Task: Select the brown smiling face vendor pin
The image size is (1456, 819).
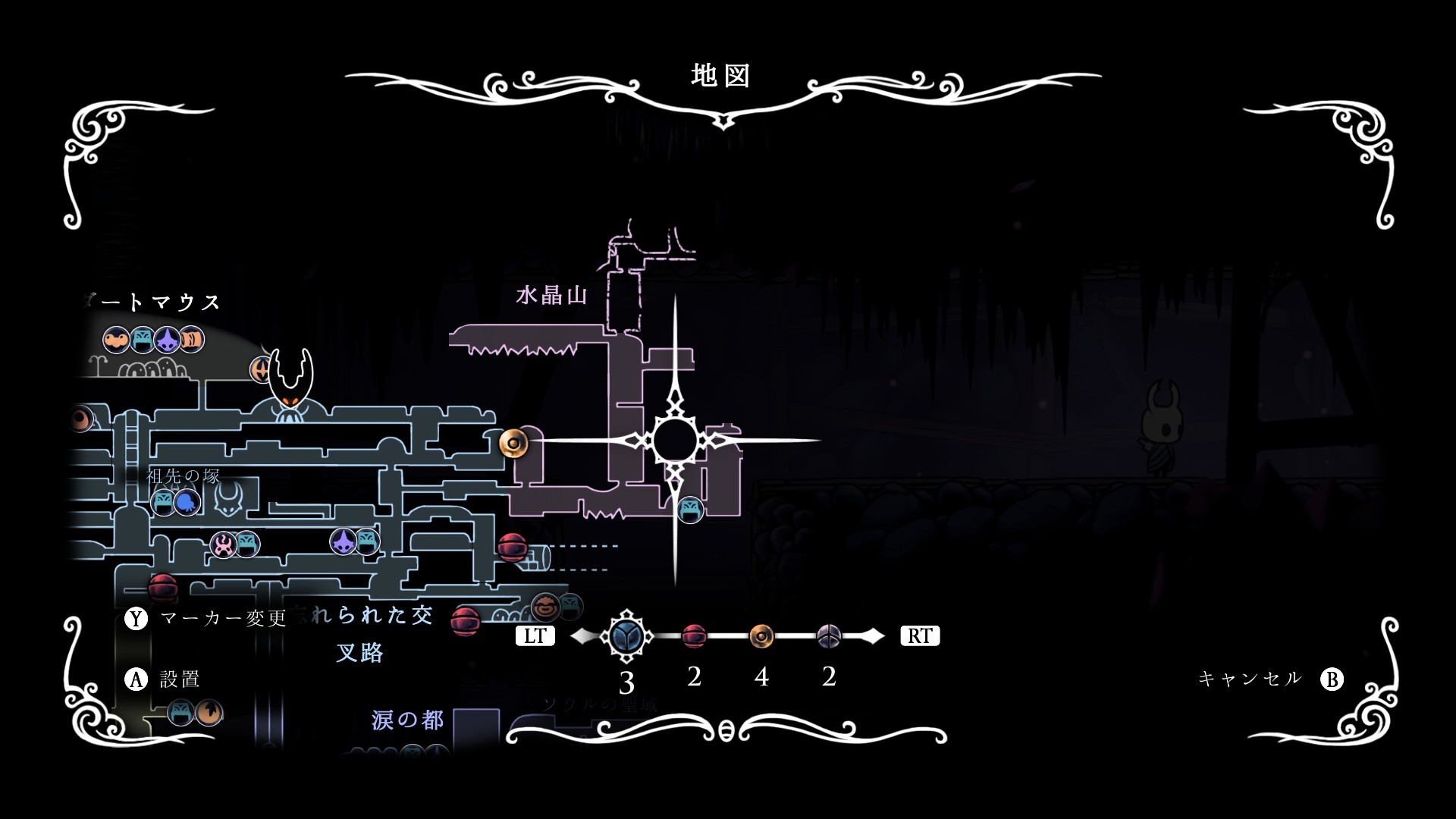Action: click(x=544, y=607)
